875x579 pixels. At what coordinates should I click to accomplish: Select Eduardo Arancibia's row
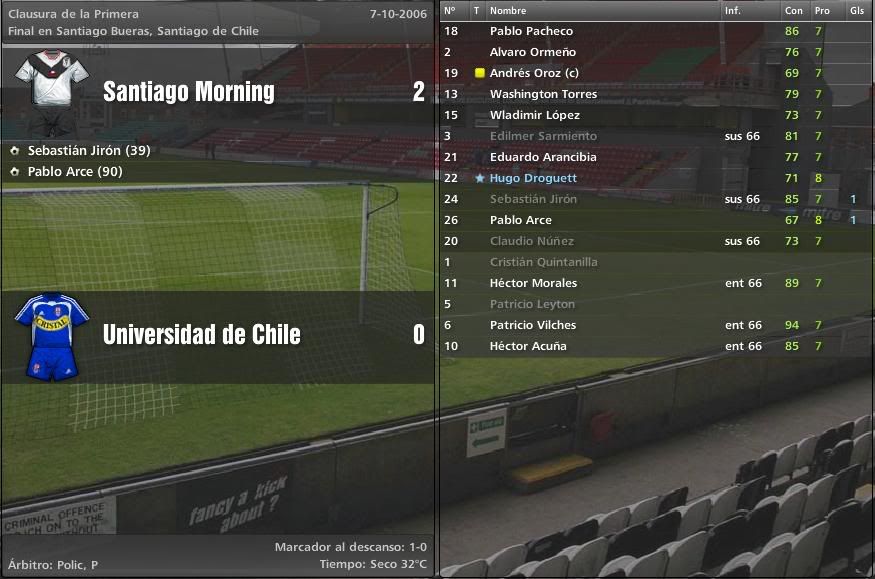[543, 157]
